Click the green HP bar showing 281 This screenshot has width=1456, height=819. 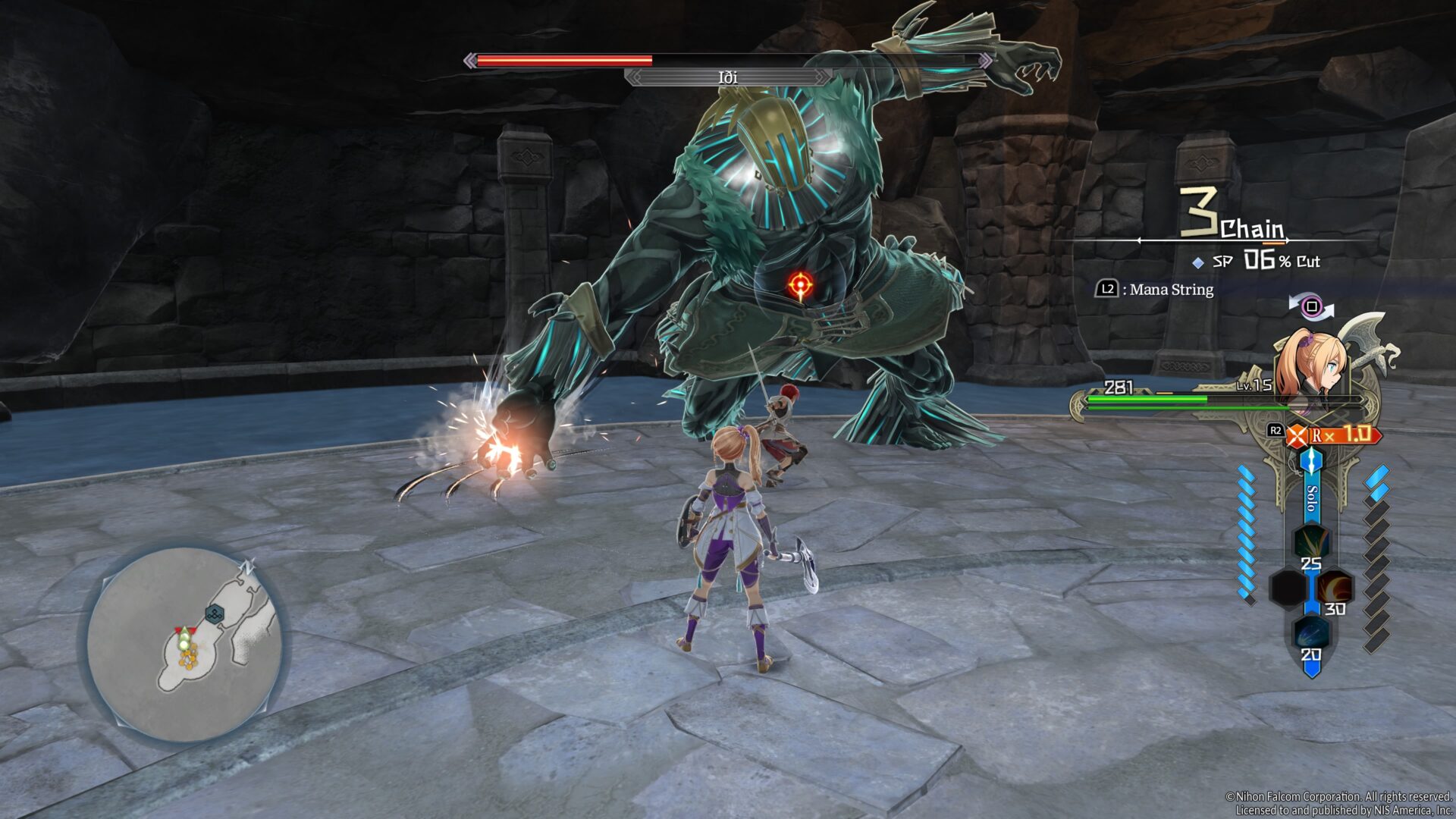[1146, 400]
